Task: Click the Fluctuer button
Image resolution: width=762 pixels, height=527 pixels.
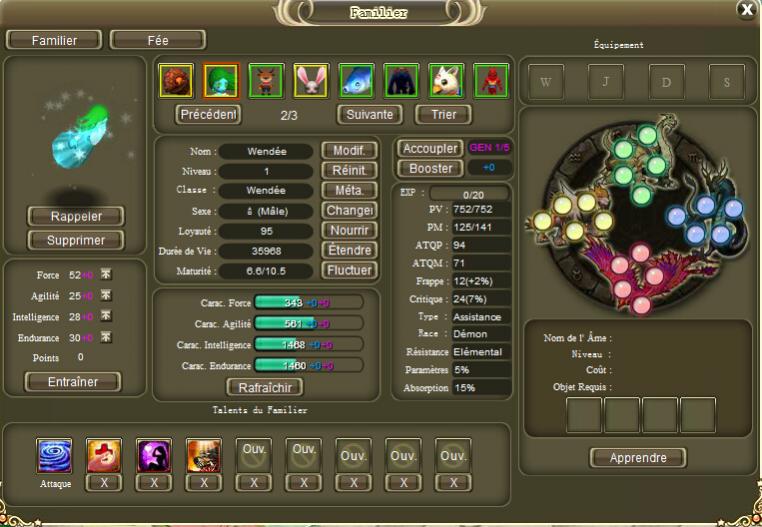Action: (349, 270)
